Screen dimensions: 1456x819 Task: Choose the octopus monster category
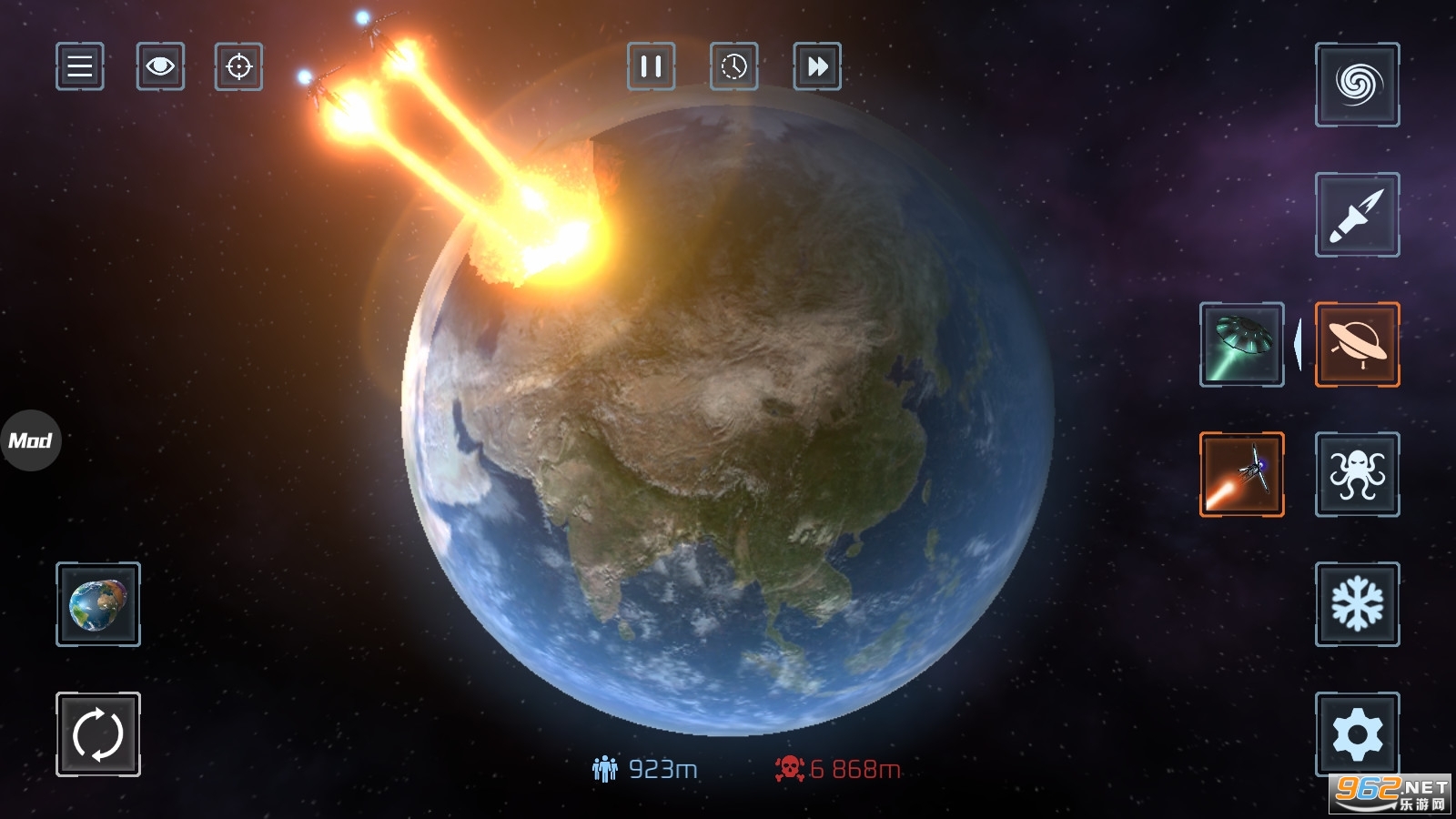point(1357,474)
